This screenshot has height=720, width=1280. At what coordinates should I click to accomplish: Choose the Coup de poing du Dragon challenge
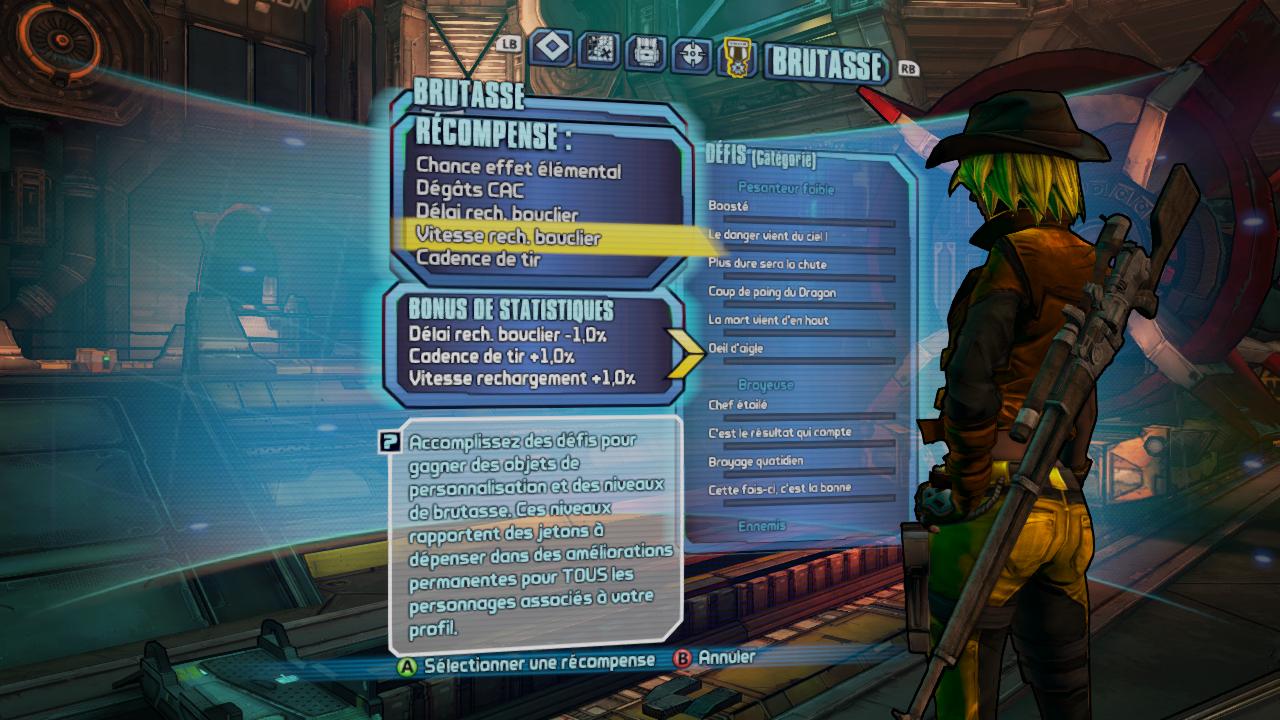[x=771, y=292]
